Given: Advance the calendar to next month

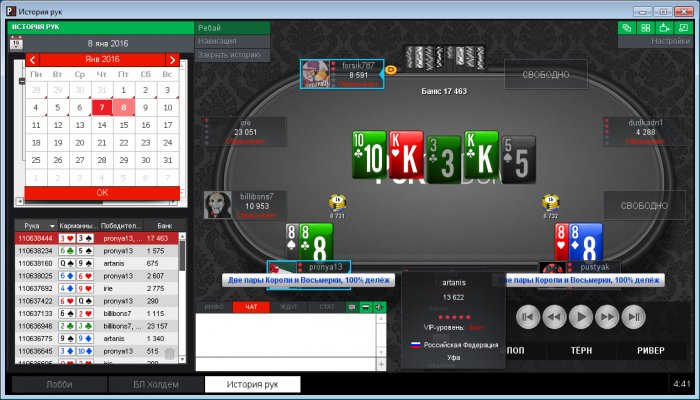Looking at the screenshot, I should point(172,60).
